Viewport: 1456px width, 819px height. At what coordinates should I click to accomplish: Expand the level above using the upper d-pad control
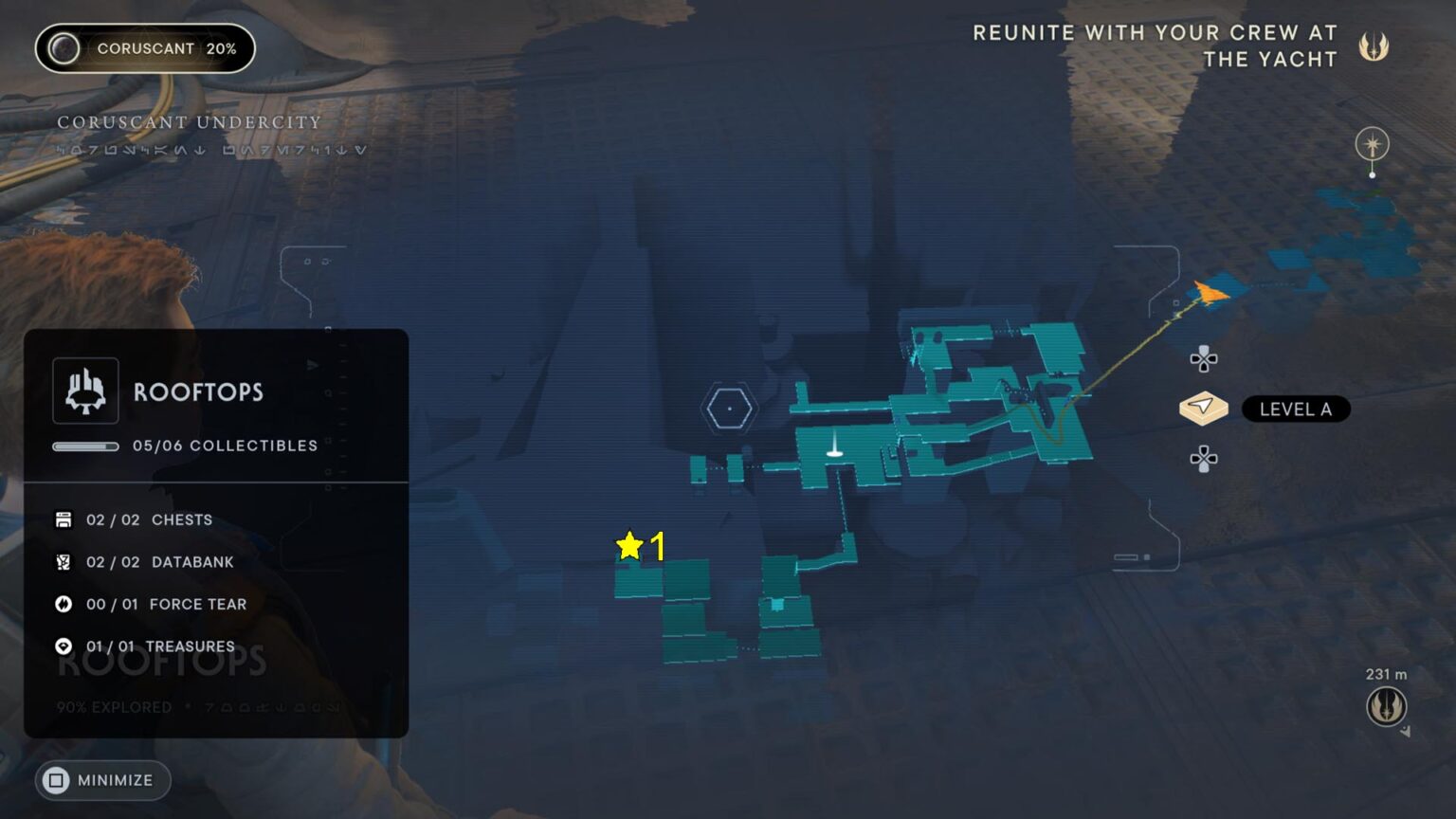(x=1203, y=359)
